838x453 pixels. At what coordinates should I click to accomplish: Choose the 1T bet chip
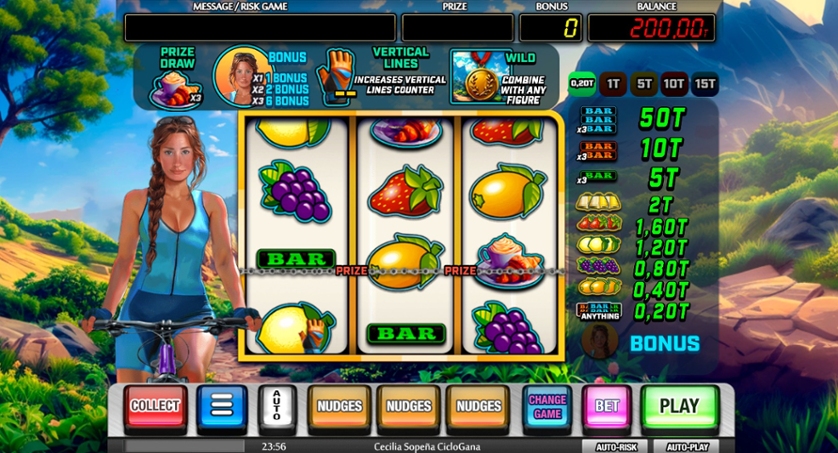pyautogui.click(x=613, y=85)
